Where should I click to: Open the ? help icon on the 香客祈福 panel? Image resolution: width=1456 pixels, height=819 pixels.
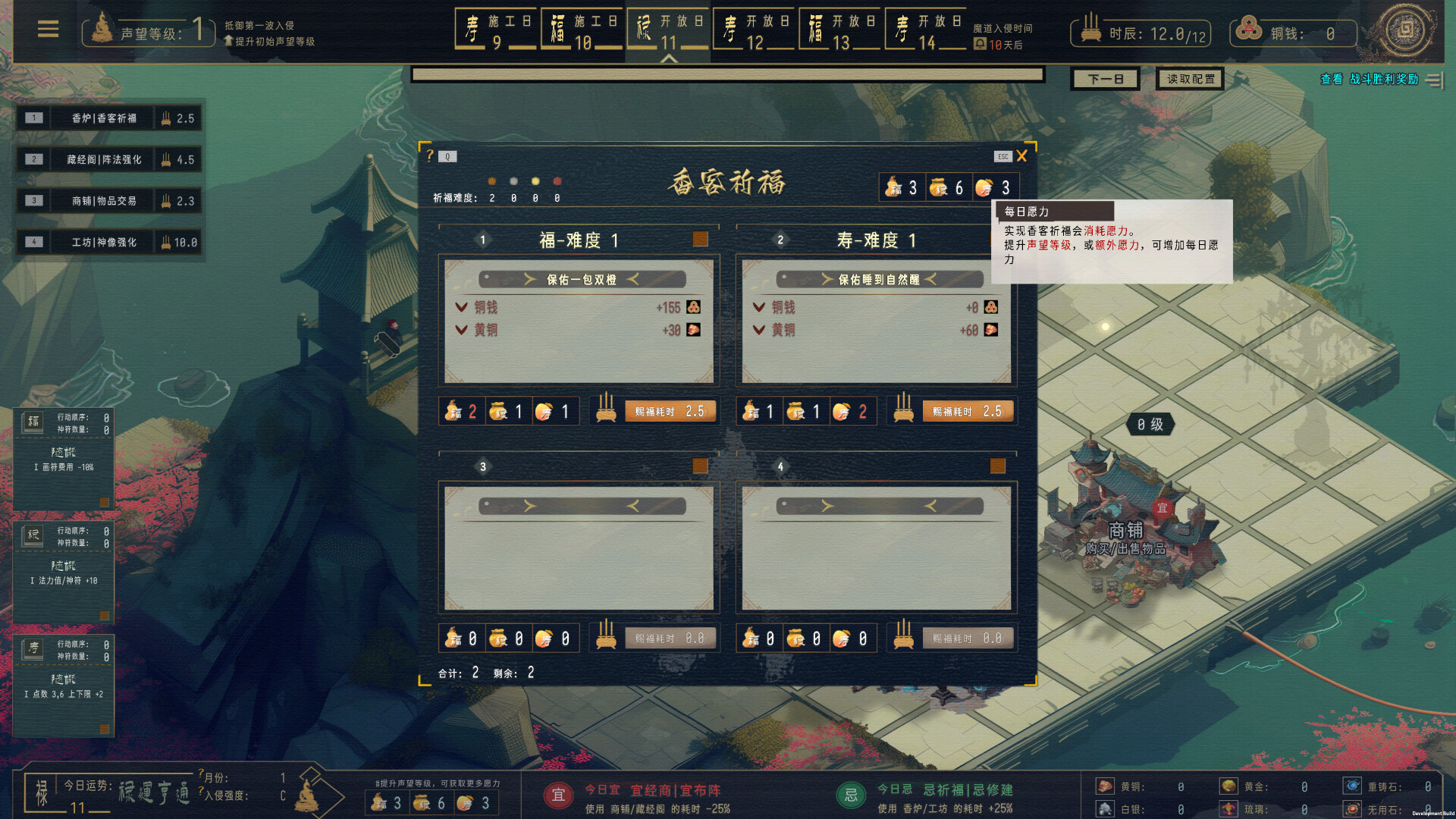pos(431,156)
